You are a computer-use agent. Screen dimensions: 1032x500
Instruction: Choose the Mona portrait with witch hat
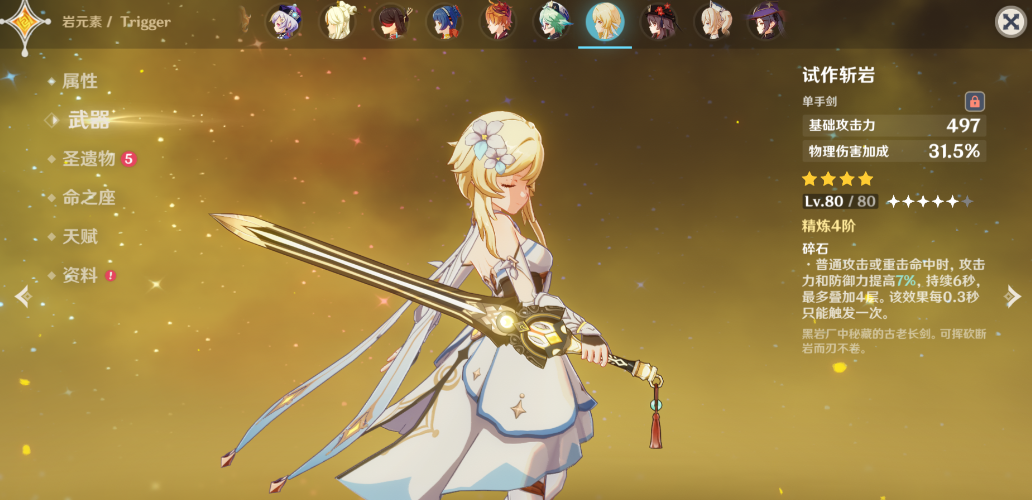(x=766, y=22)
